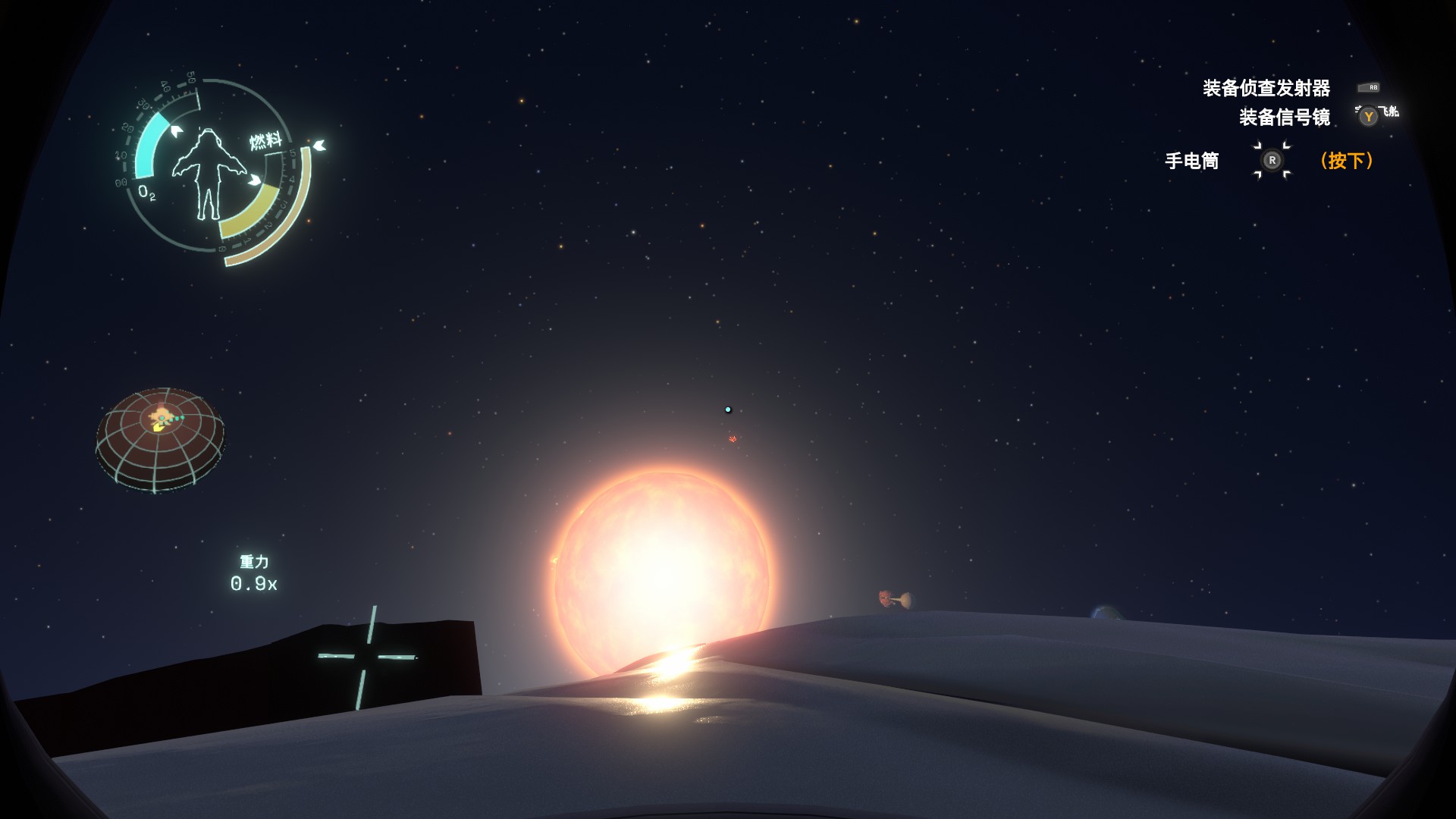Click the spherical planet minimap
Viewport: 1456px width, 819px height.
pos(160,439)
